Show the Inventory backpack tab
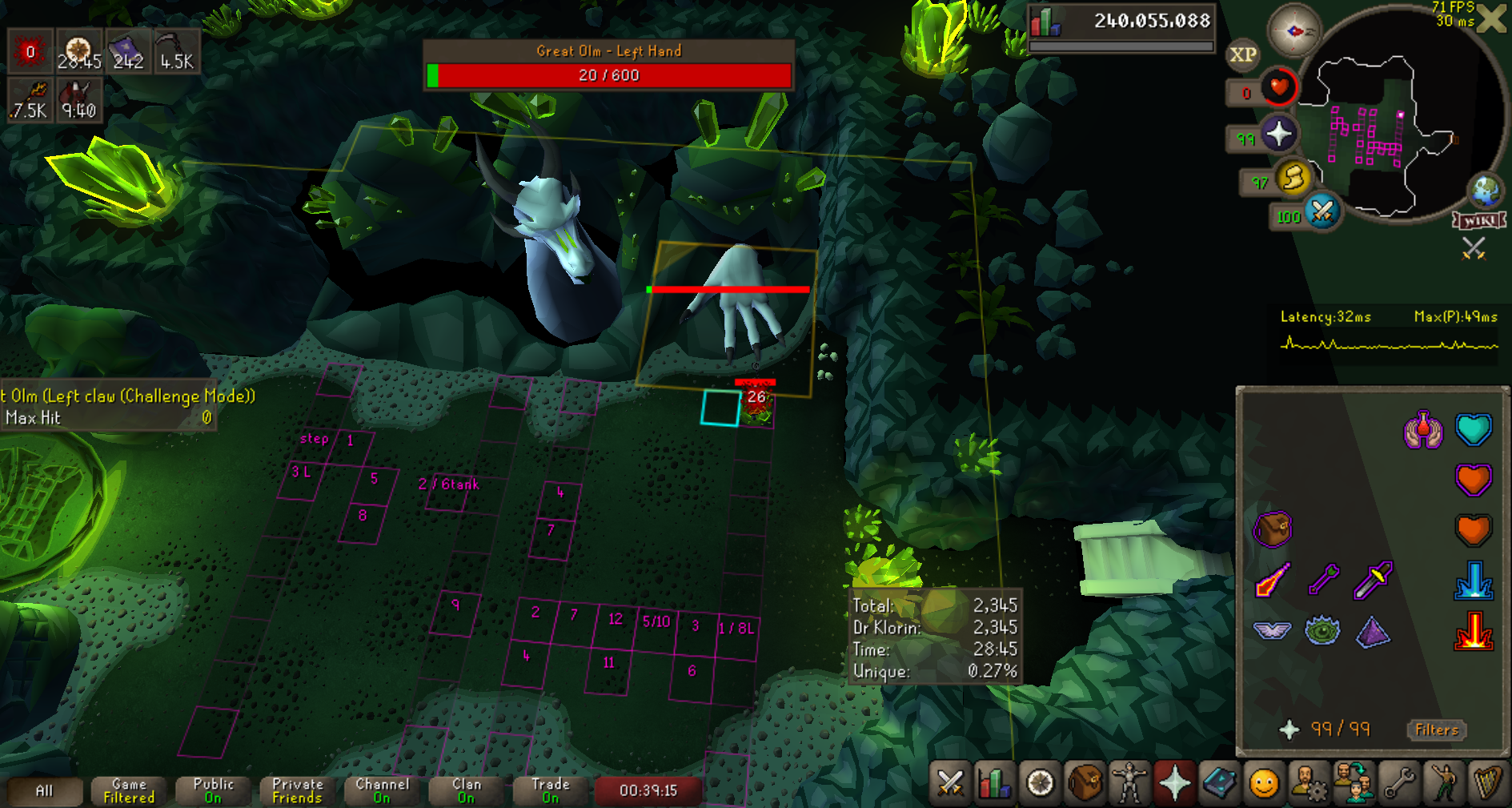Viewport: 1512px width, 808px height. click(1085, 783)
